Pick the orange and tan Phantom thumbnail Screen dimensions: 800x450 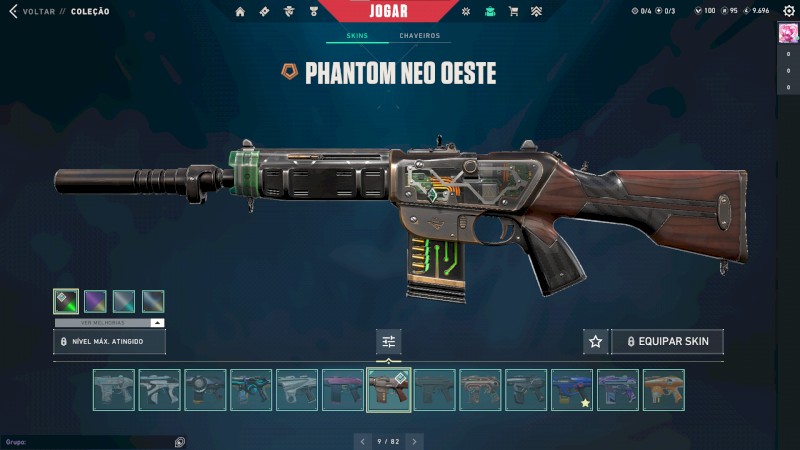[x=663, y=390]
